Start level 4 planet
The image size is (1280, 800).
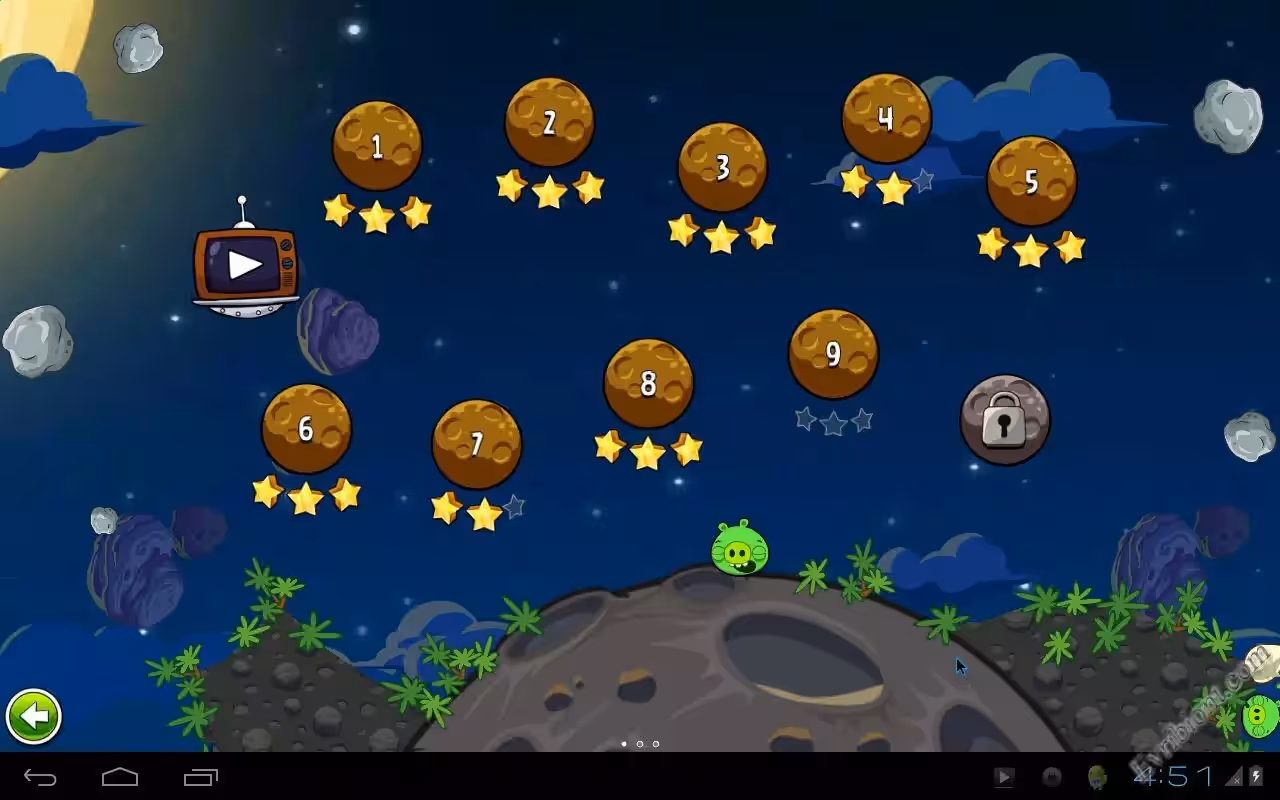point(886,118)
